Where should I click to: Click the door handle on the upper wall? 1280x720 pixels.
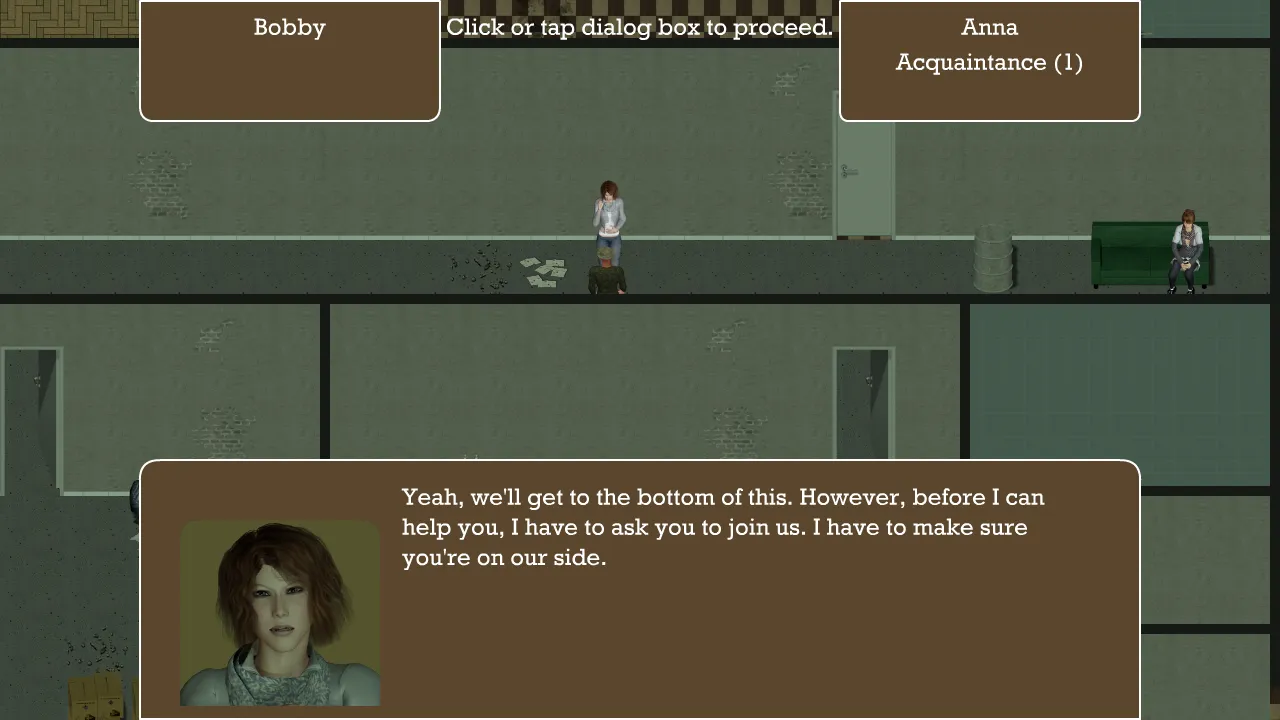pyautogui.click(x=849, y=172)
